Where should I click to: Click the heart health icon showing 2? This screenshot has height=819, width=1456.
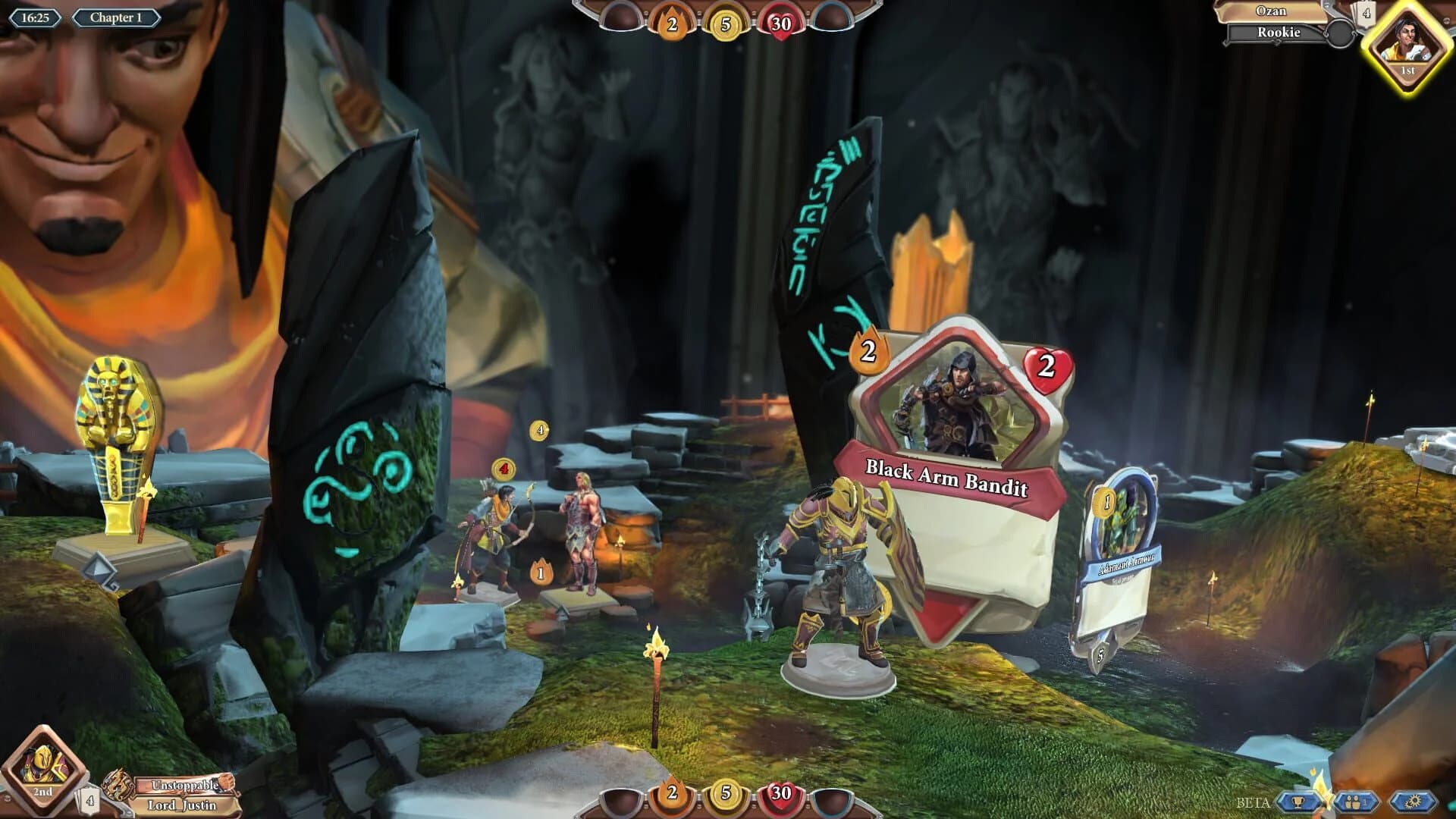coord(1047,369)
